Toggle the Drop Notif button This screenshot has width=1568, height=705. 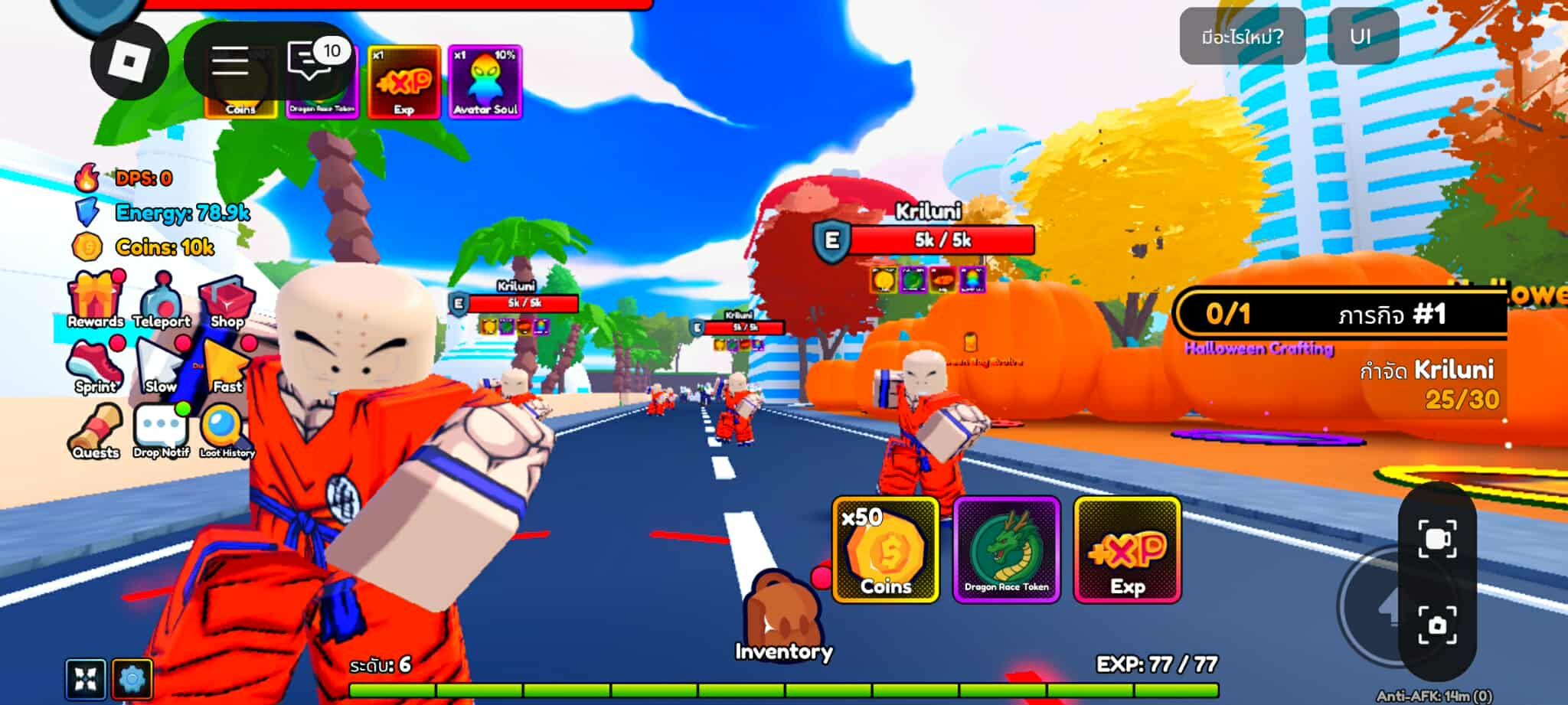[x=161, y=430]
